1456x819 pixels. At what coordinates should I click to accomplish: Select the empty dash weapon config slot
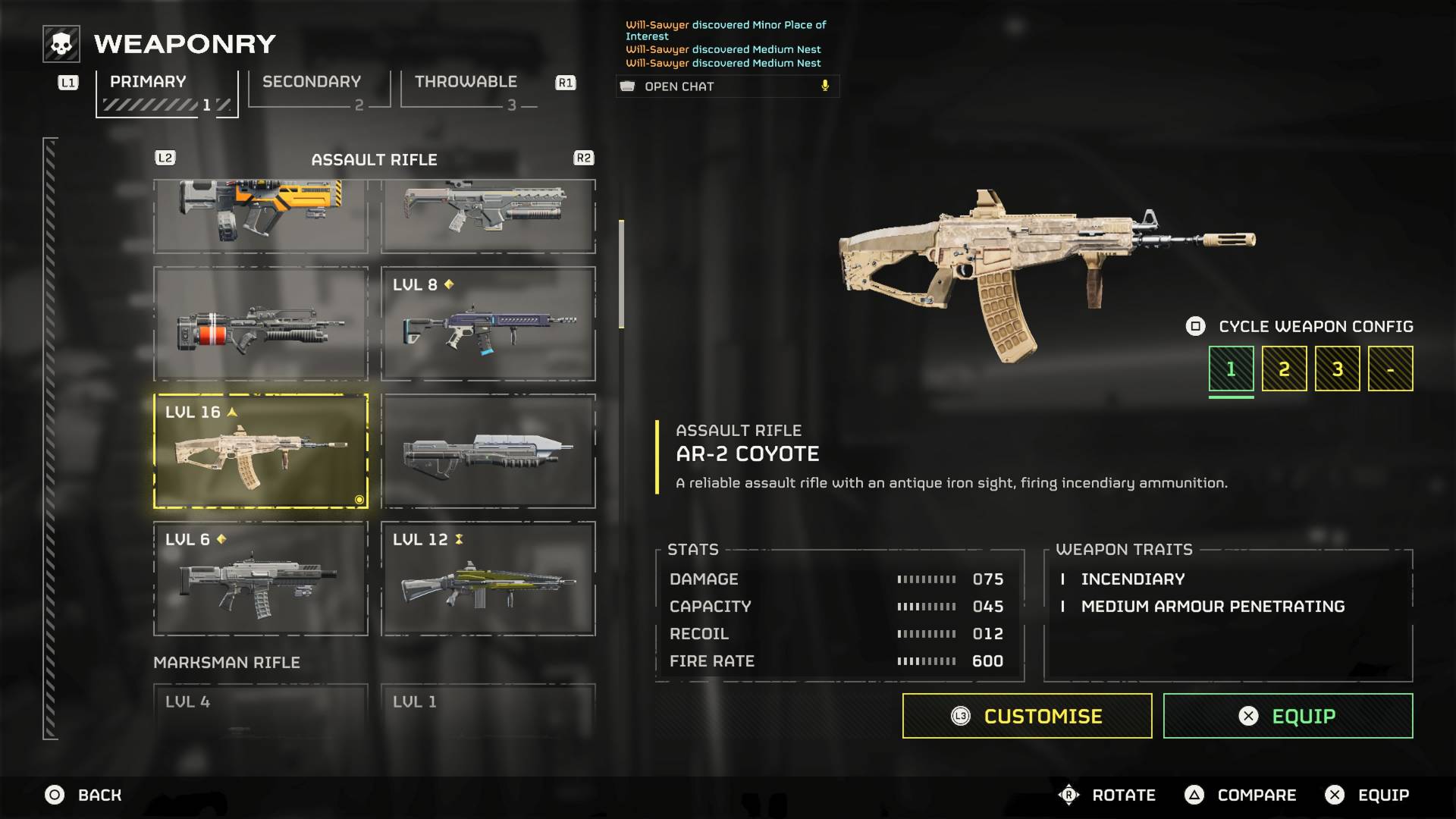1390,368
